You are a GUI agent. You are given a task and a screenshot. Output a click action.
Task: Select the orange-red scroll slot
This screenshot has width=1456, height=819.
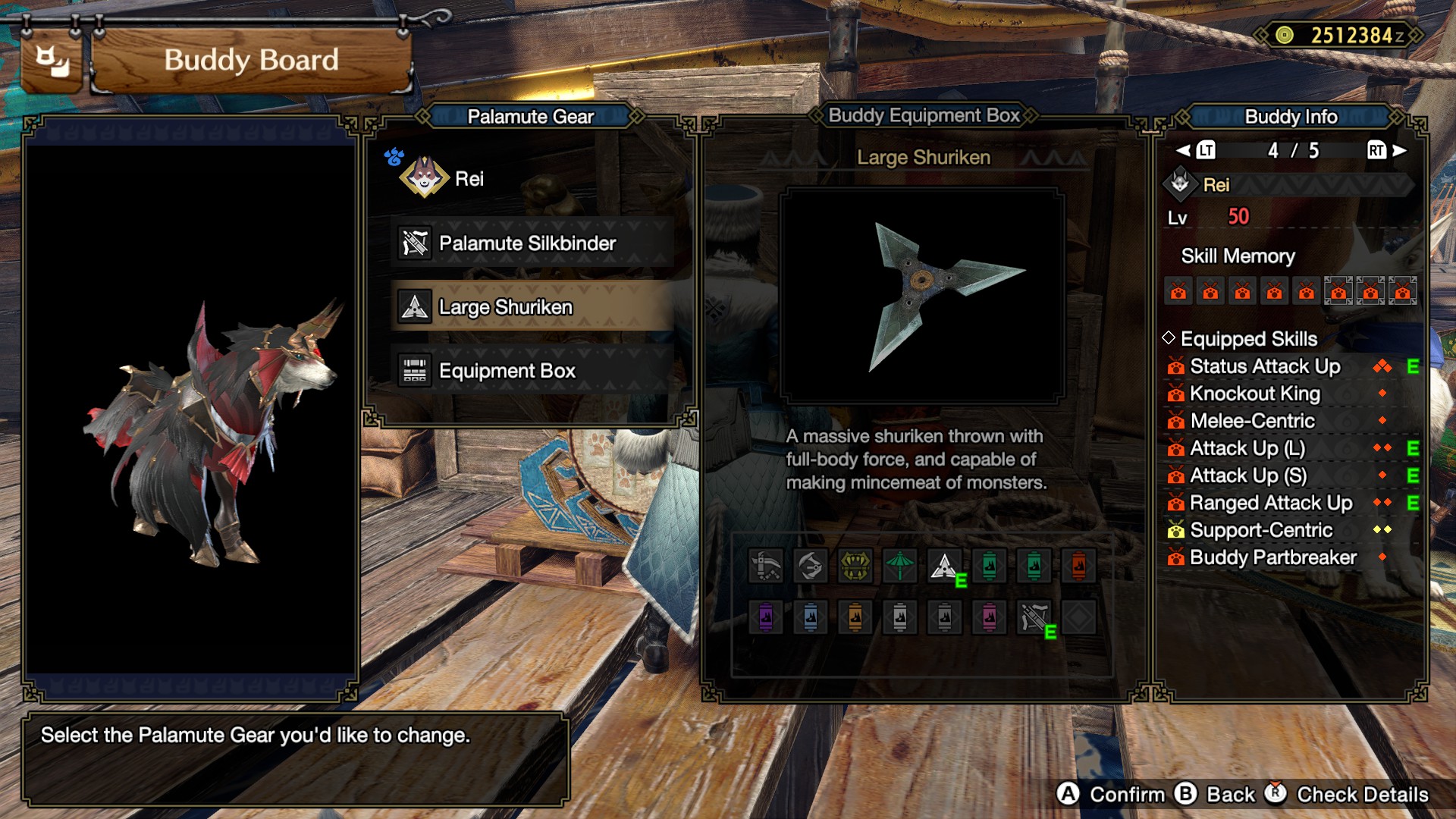tap(1078, 566)
